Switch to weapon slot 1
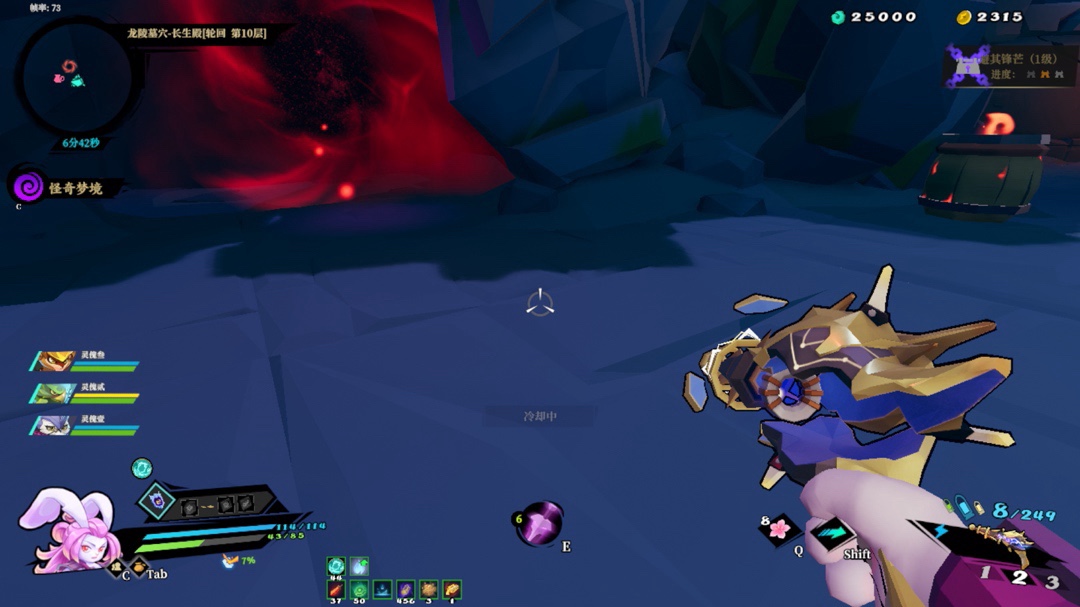 click(986, 572)
